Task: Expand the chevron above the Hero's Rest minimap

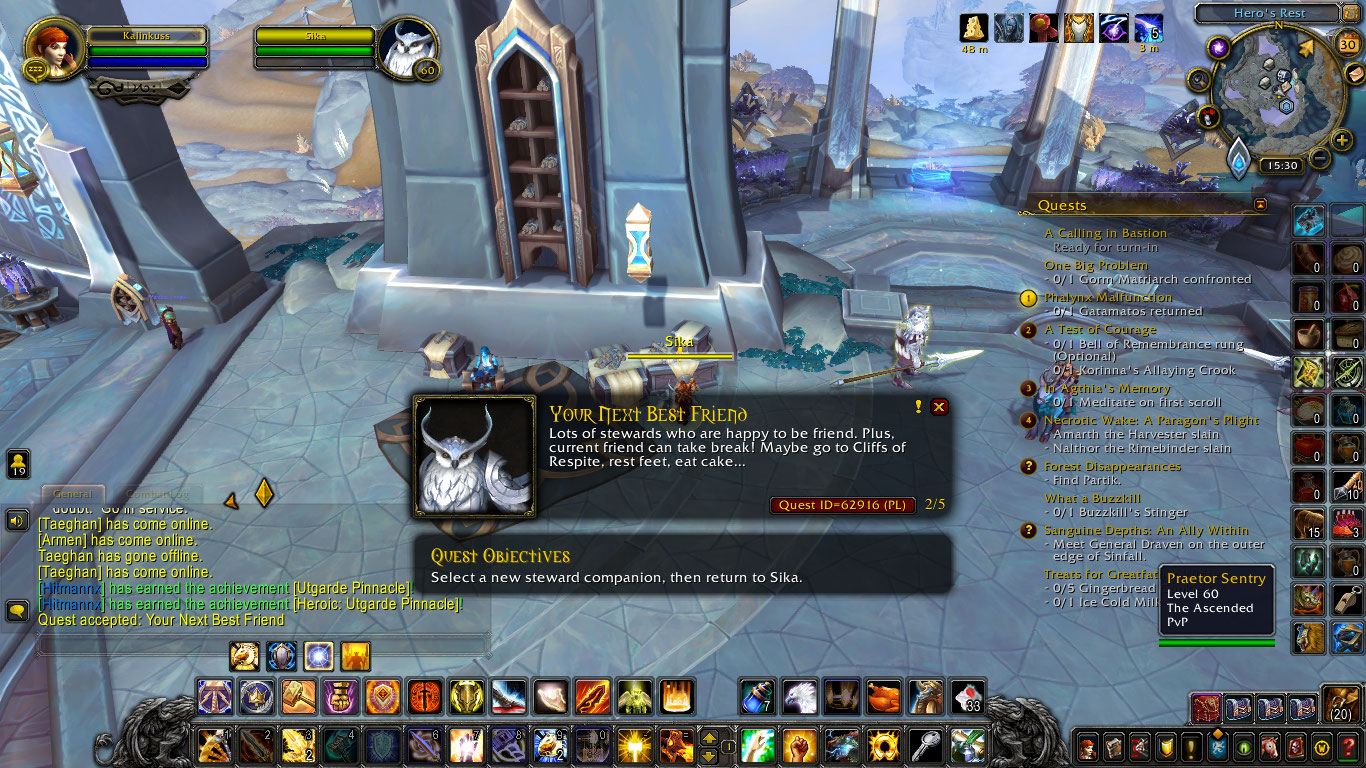Action: [x=1338, y=4]
